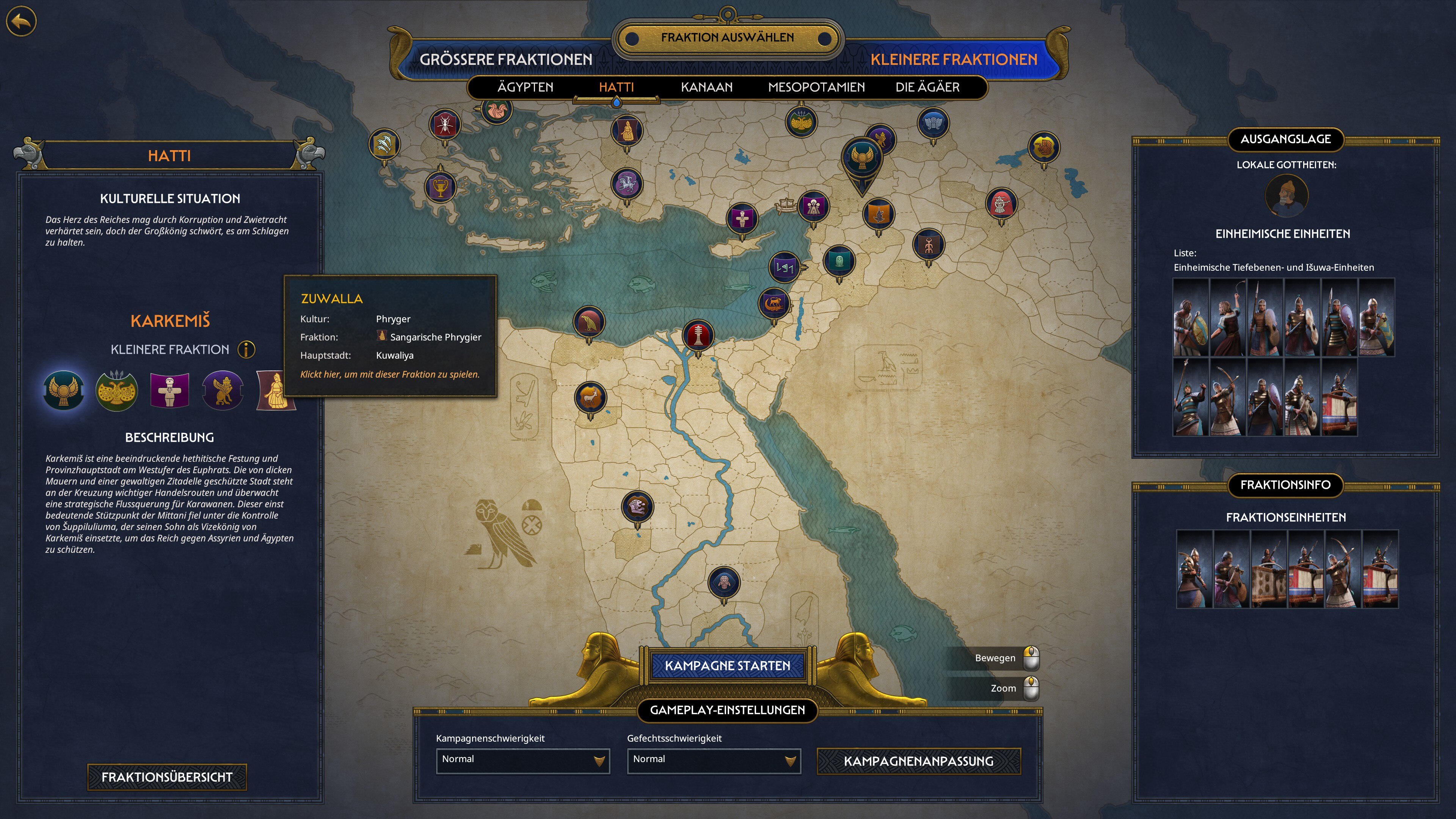This screenshot has height=819, width=1456.
Task: Open the Gefechtsschwierigkeit dropdown
Action: pyautogui.click(x=713, y=760)
